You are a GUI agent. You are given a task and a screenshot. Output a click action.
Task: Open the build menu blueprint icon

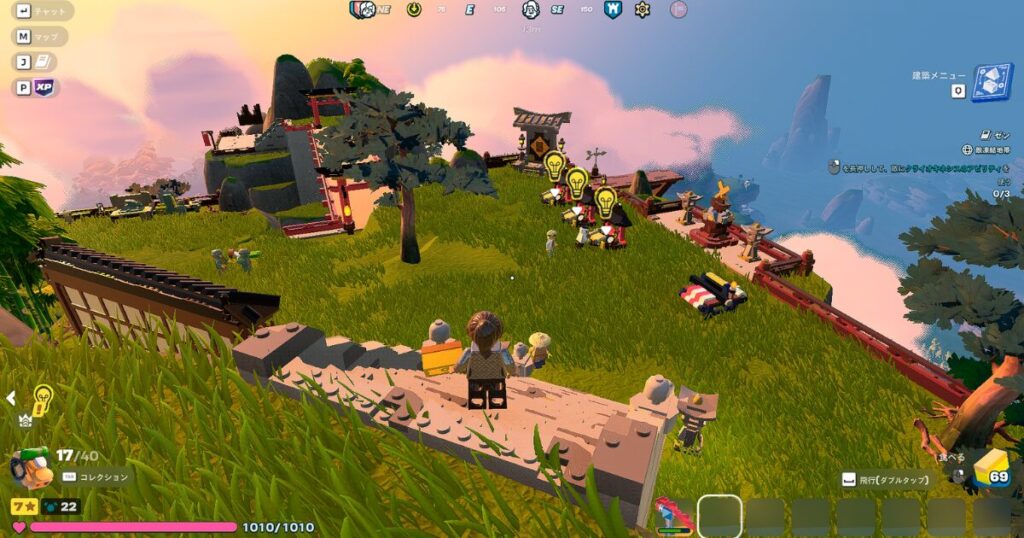(992, 82)
